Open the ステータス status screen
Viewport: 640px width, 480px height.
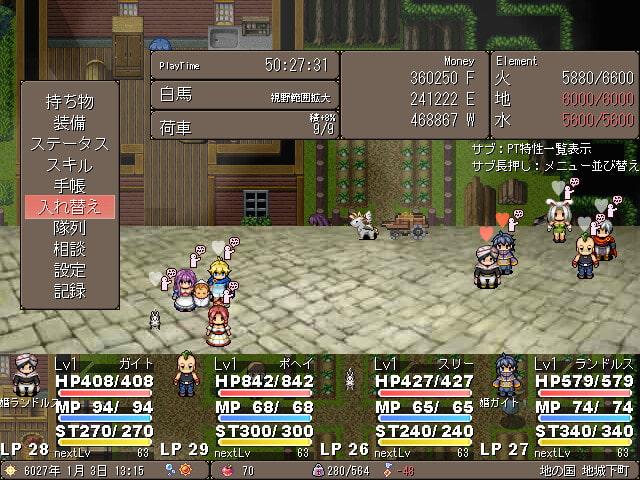(x=69, y=143)
